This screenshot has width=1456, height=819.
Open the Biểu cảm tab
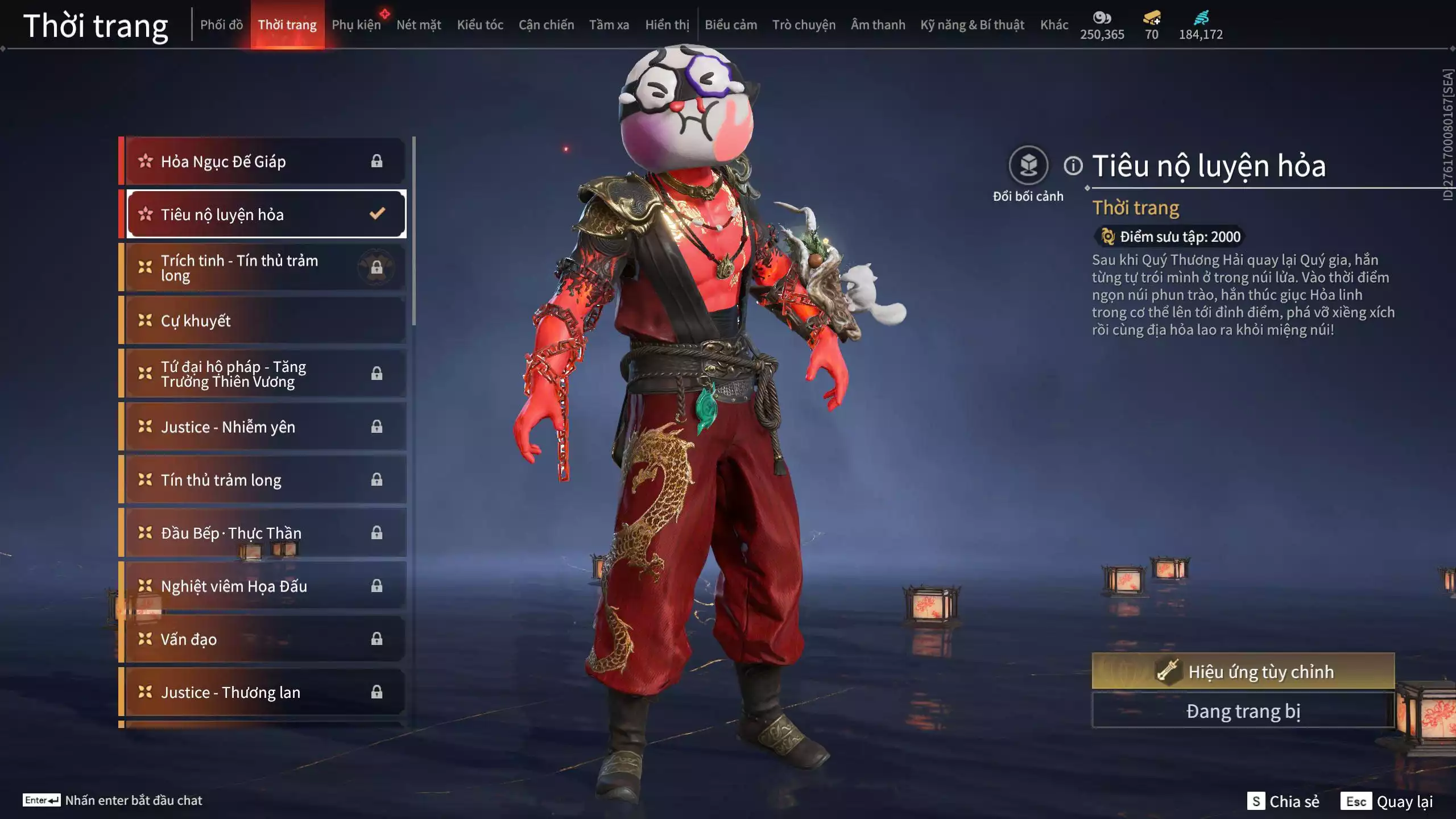pyautogui.click(x=731, y=25)
